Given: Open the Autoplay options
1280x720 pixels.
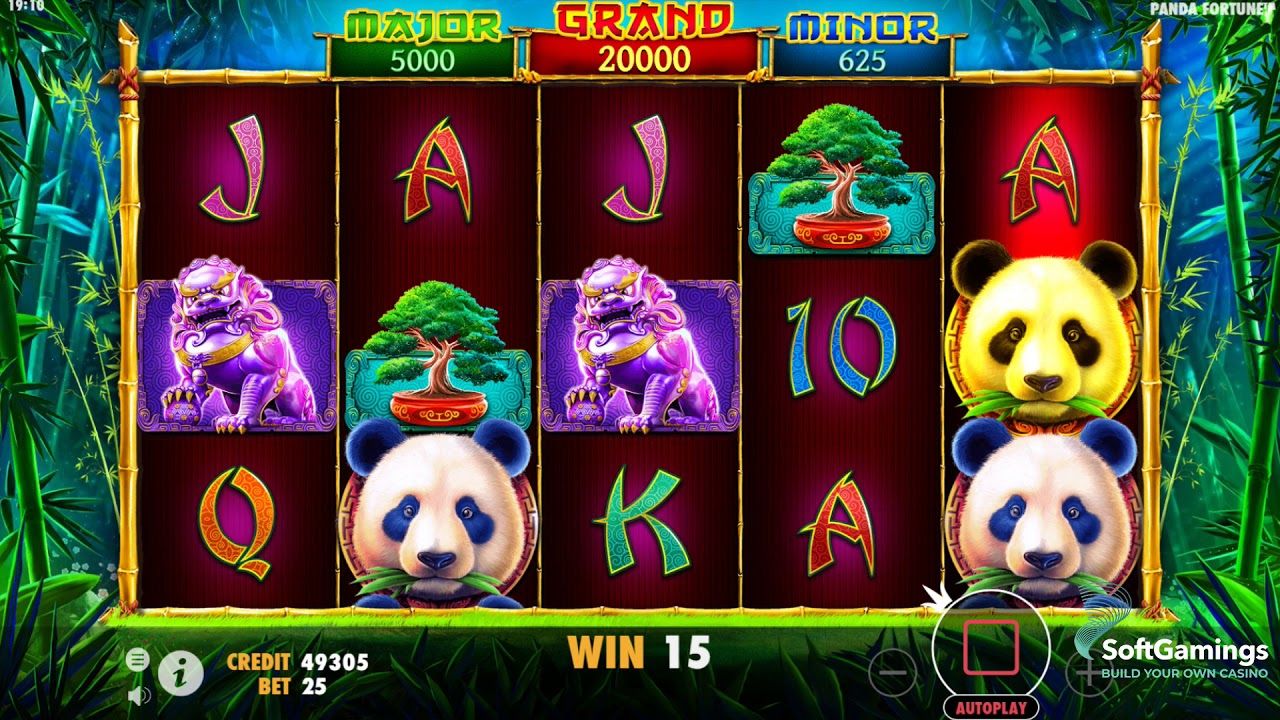Looking at the screenshot, I should [x=990, y=708].
